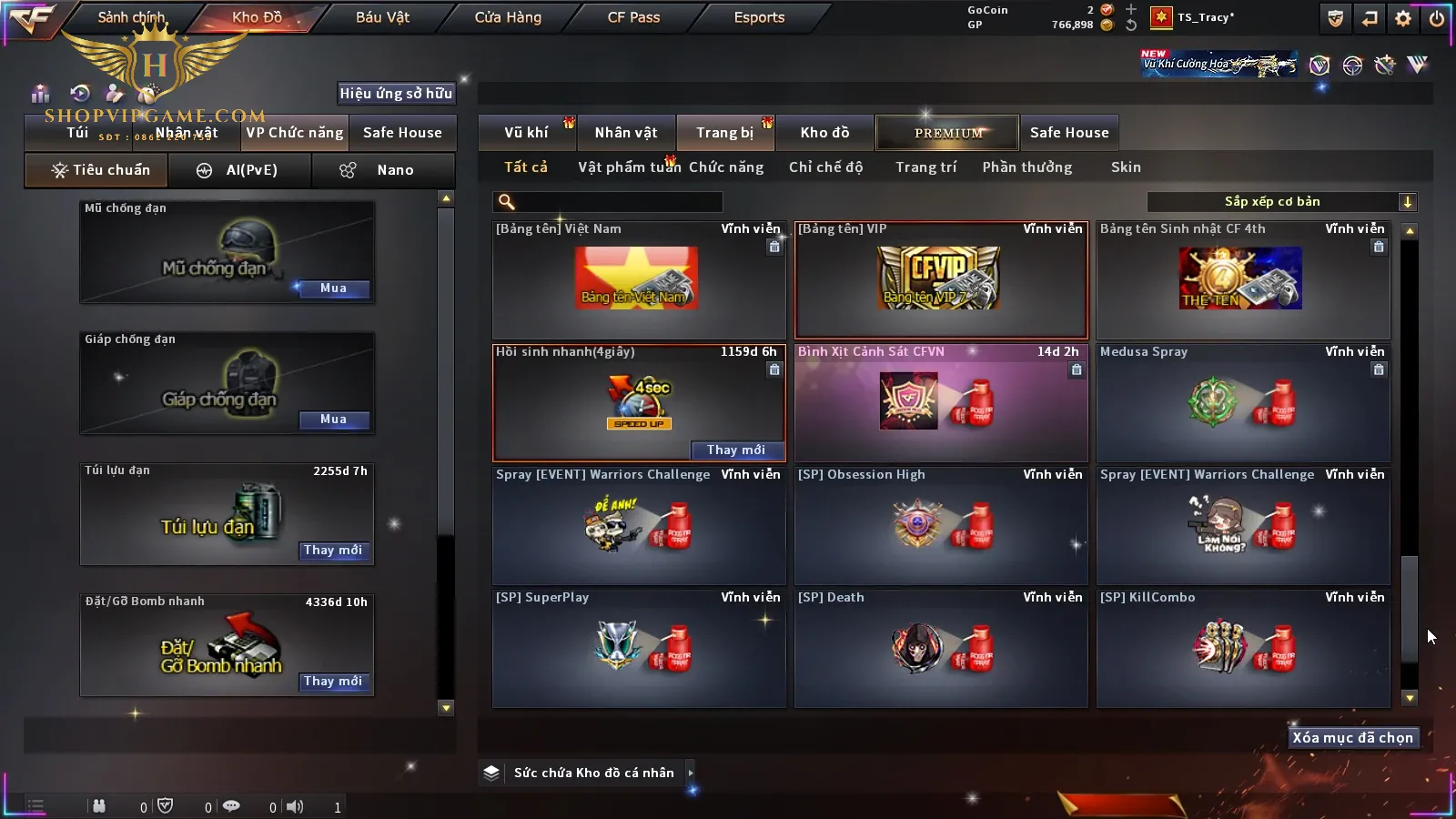Choose the AI(PvE) loadout tab
1456x819 pixels.
(x=240, y=170)
